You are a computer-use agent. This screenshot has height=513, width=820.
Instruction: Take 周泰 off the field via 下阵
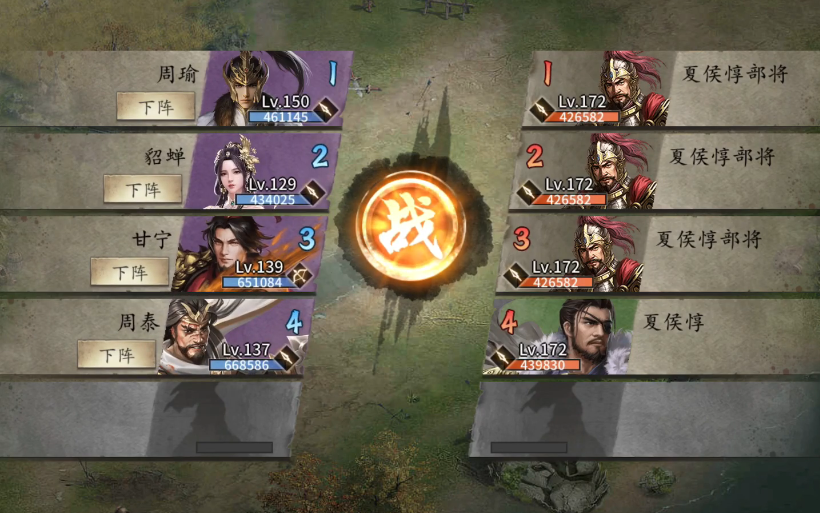(116, 354)
